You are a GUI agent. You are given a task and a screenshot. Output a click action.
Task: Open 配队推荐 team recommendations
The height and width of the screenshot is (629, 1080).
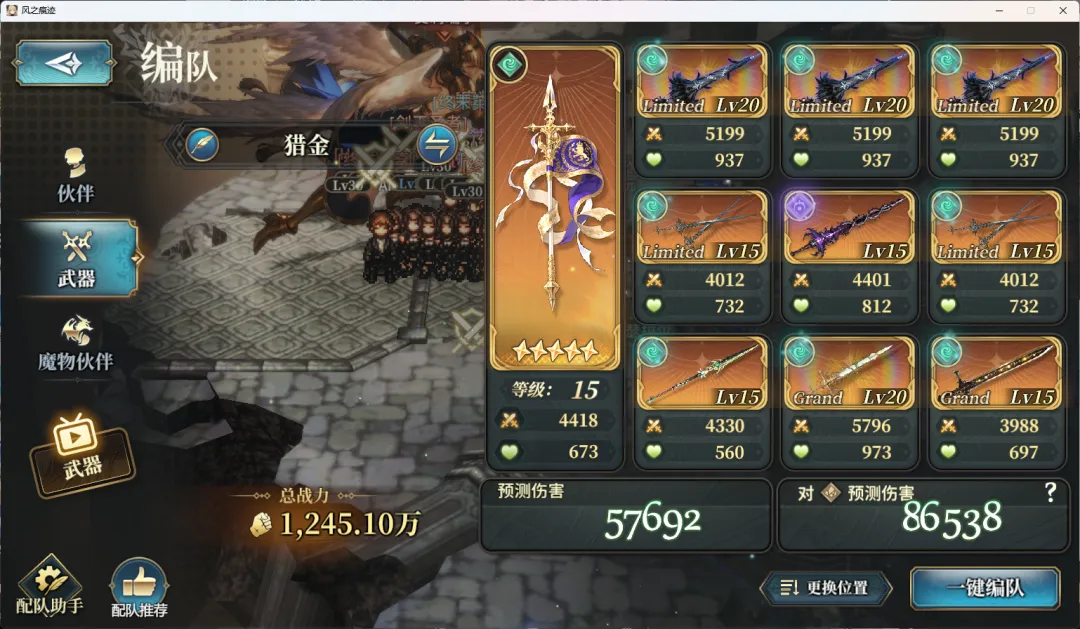139,589
